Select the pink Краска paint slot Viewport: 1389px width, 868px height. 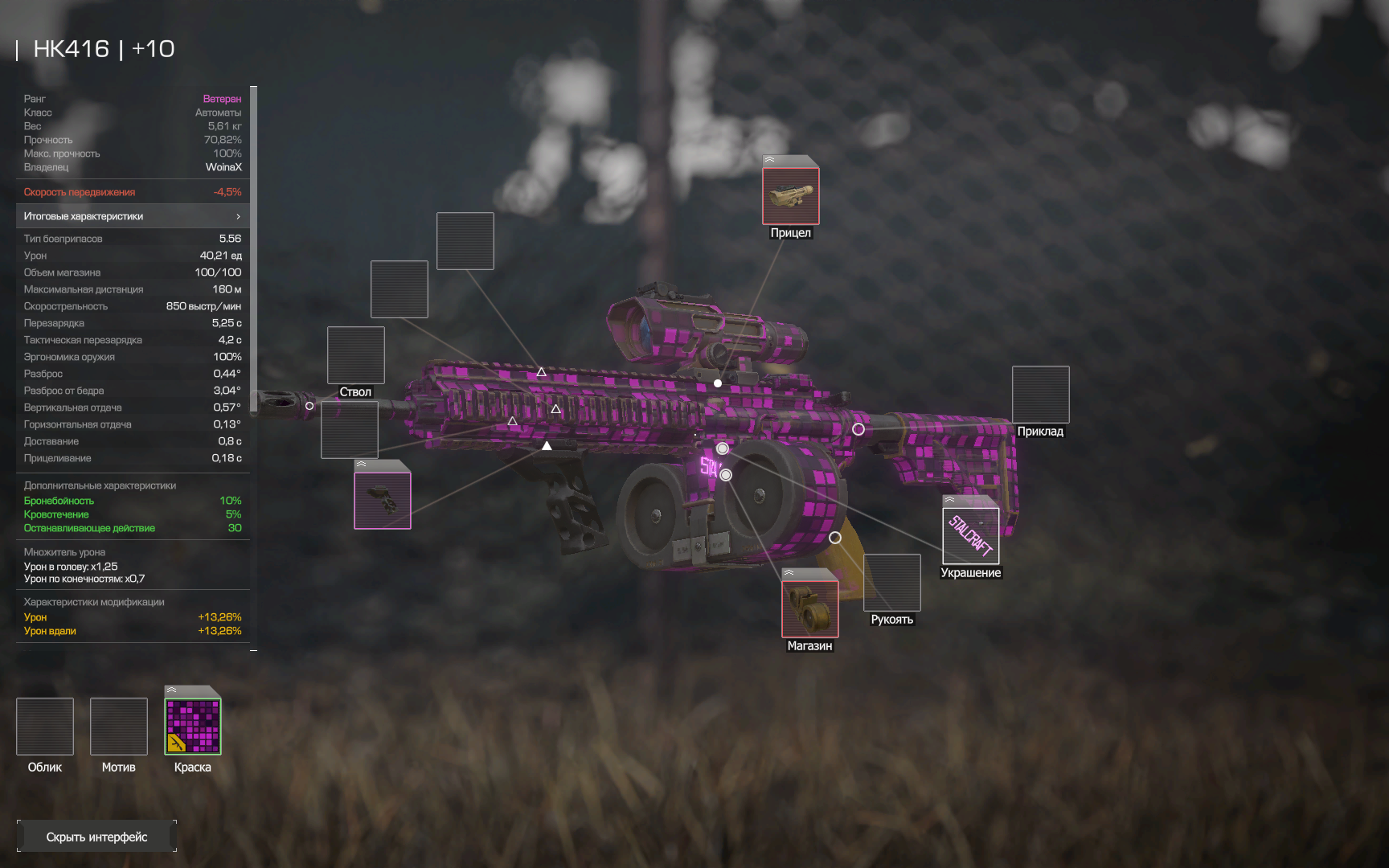pyautogui.click(x=193, y=727)
